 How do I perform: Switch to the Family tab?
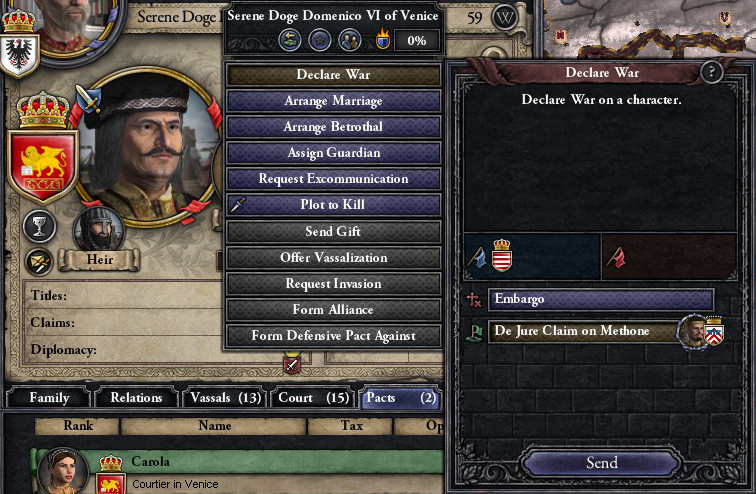(x=49, y=398)
